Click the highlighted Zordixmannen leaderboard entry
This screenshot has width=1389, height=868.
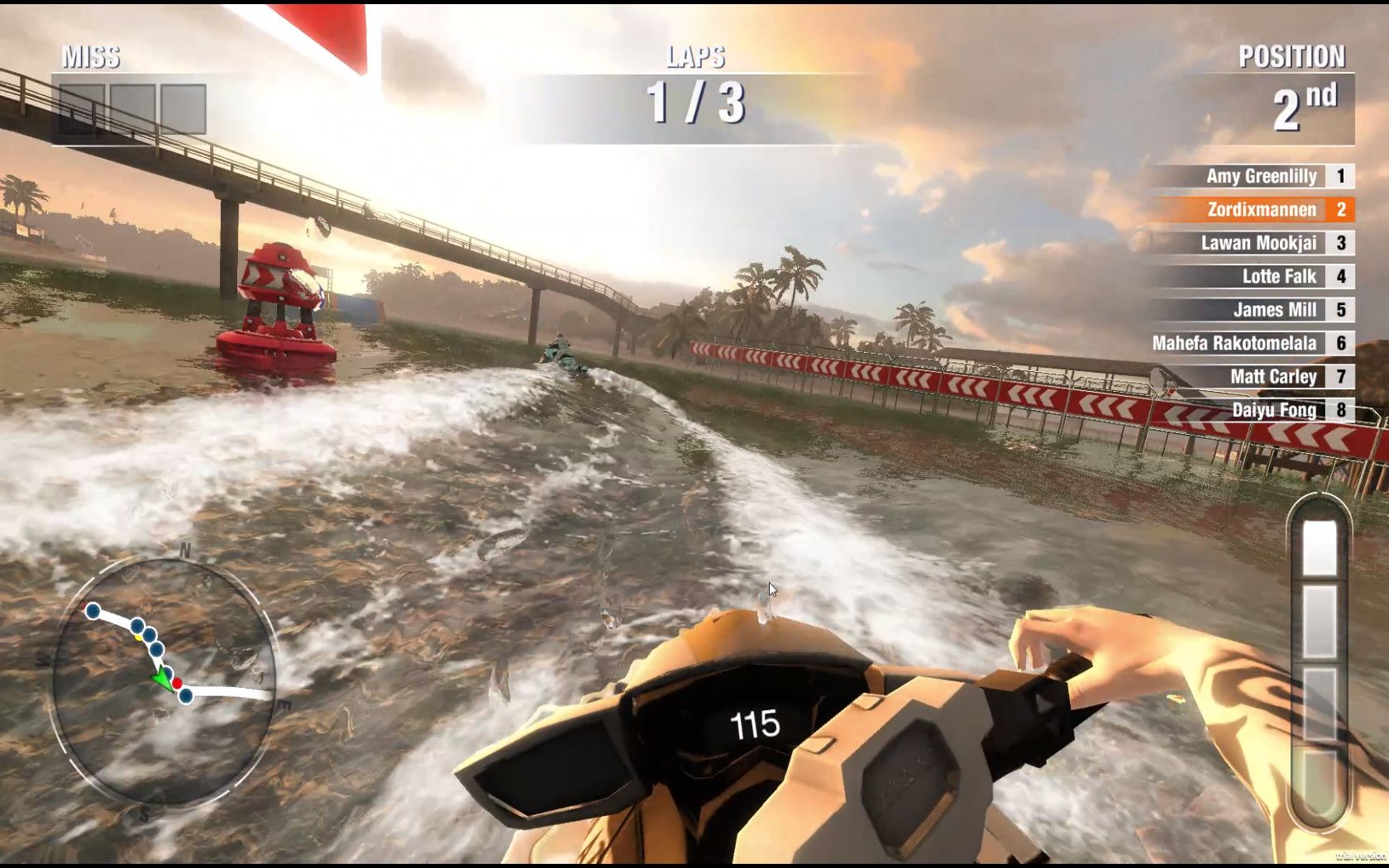click(x=1263, y=210)
